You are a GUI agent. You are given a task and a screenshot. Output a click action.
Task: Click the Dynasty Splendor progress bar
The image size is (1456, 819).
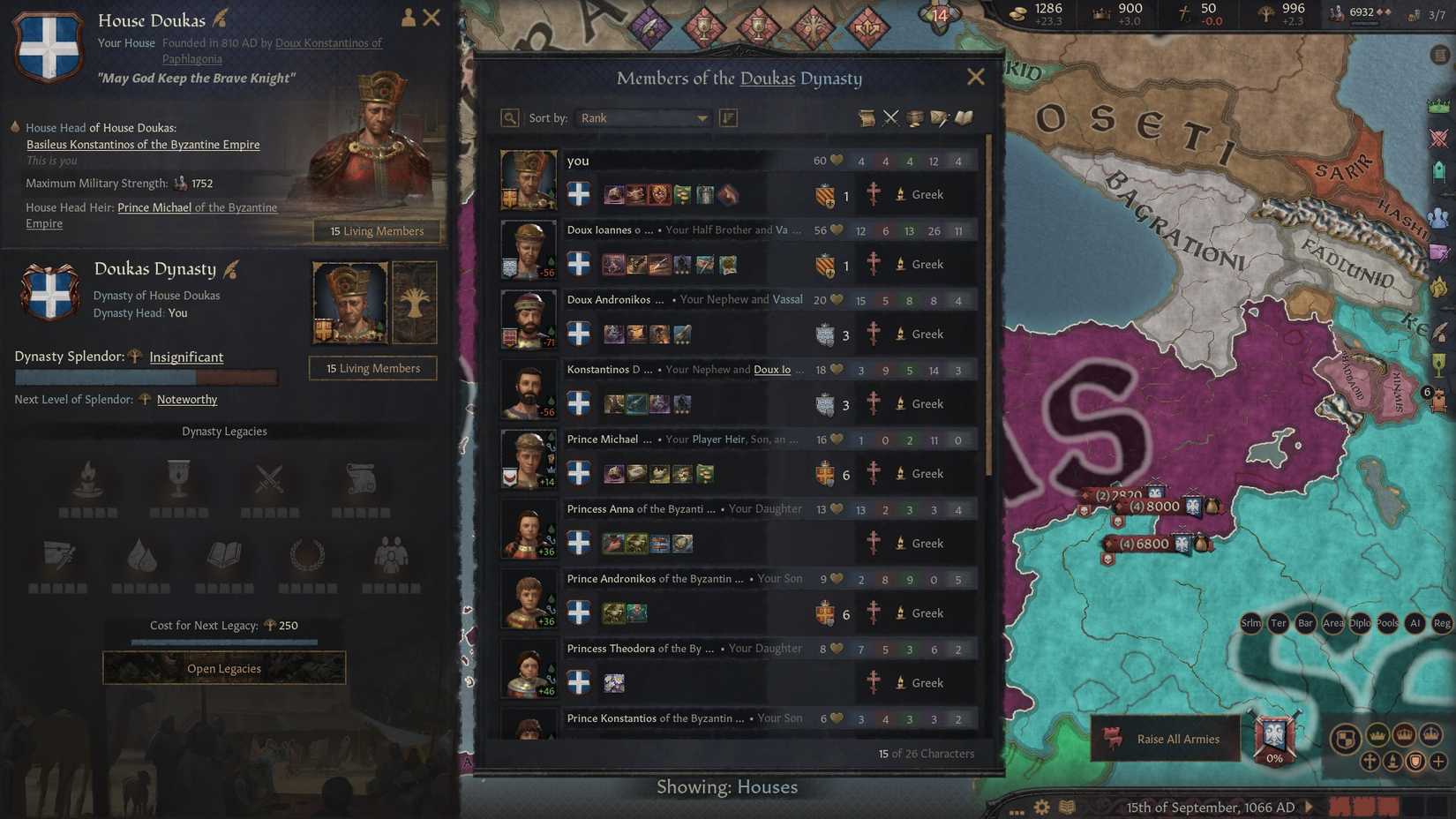(146, 377)
